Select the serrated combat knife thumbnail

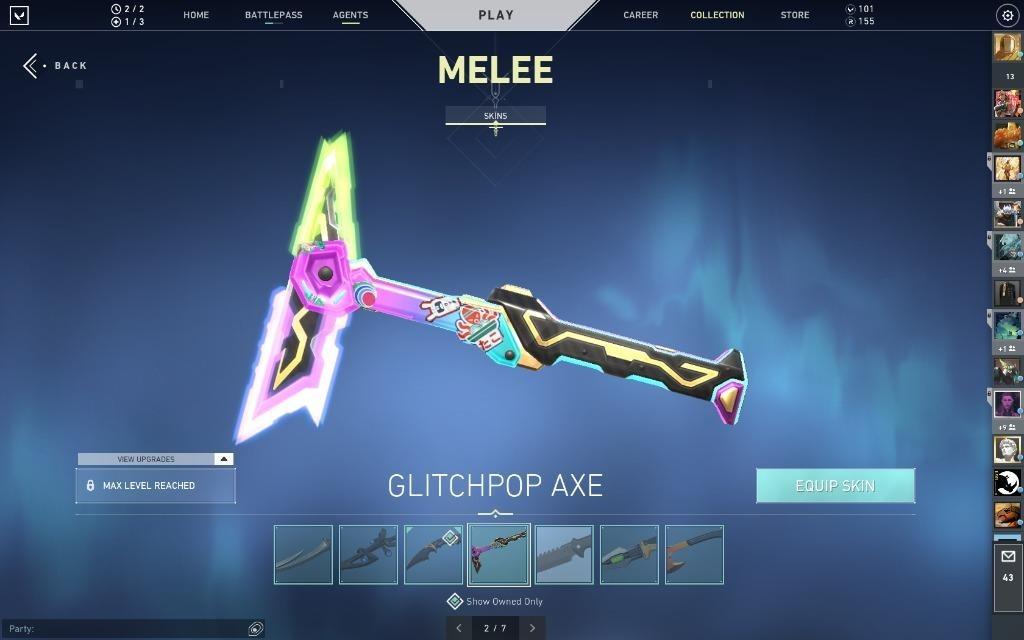(x=564, y=555)
